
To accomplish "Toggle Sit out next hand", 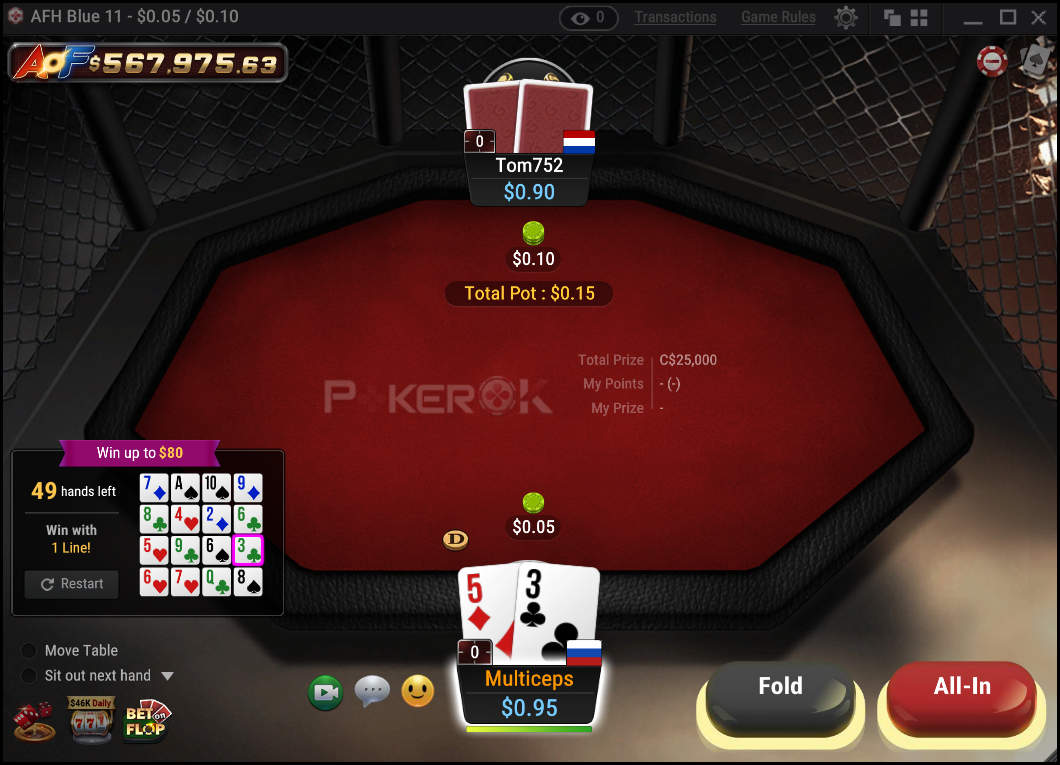I will [29, 676].
